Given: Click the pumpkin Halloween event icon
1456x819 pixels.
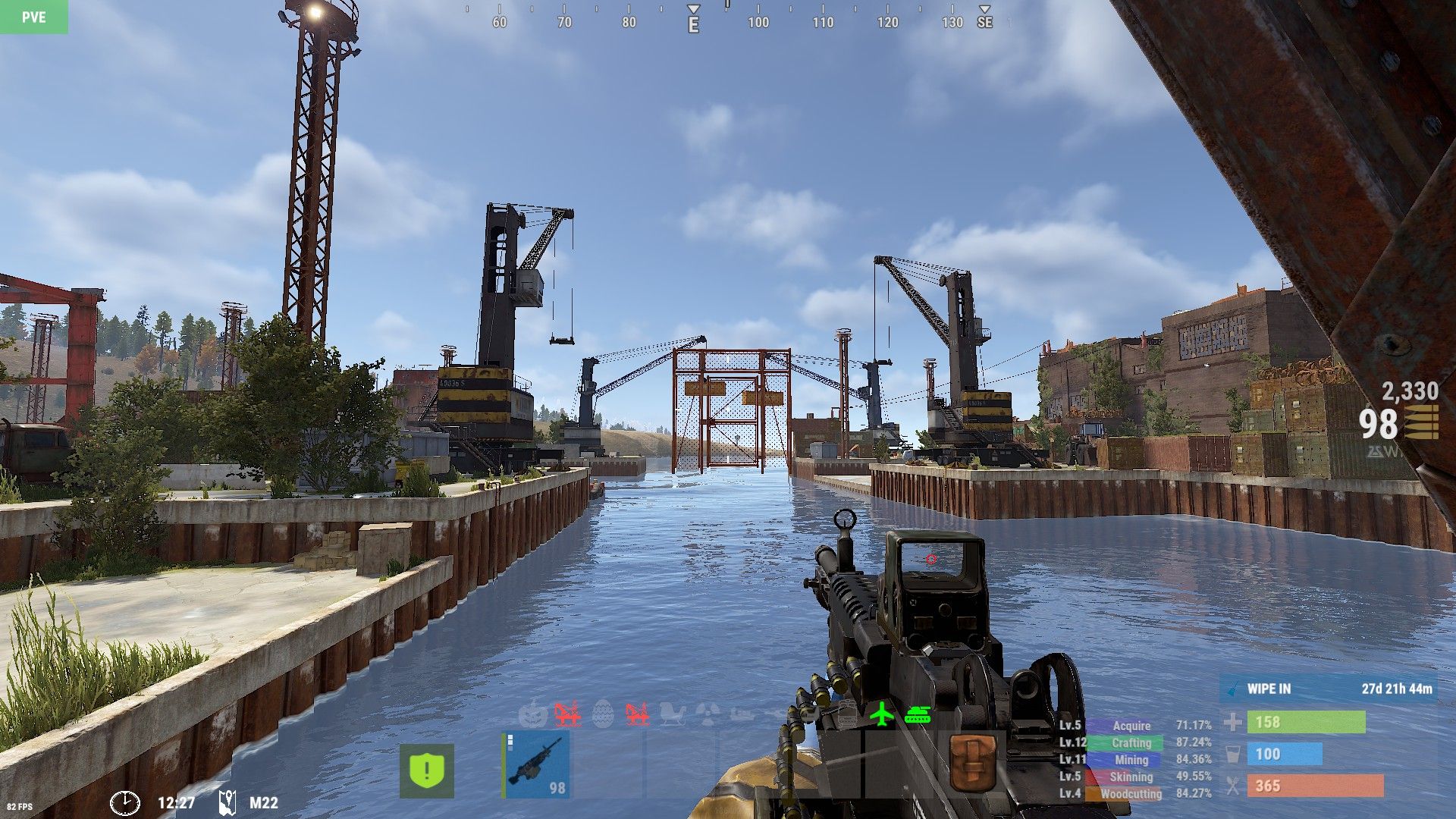Looking at the screenshot, I should (533, 714).
